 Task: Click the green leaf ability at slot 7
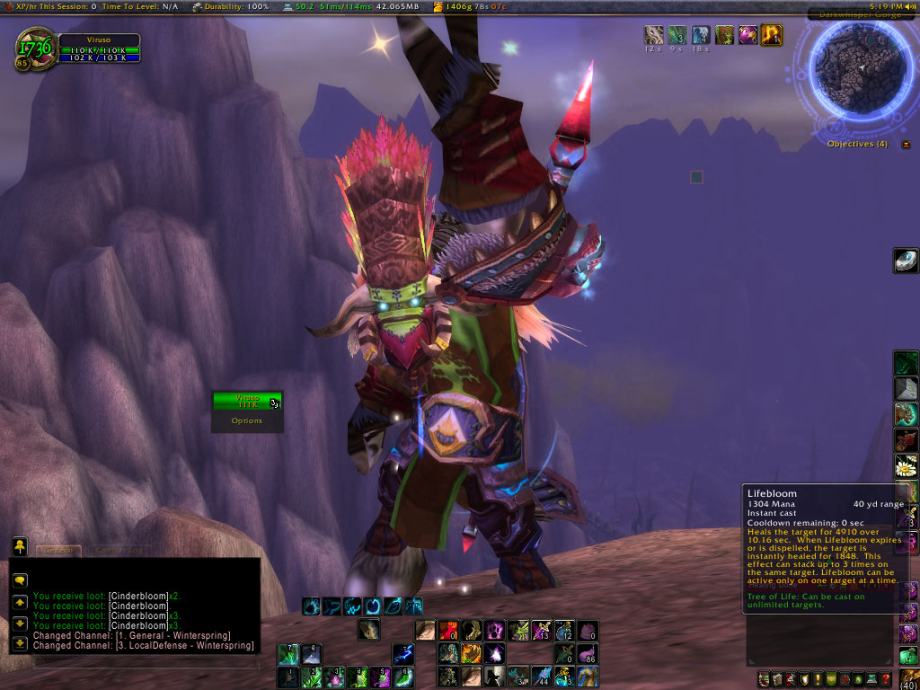point(288,654)
